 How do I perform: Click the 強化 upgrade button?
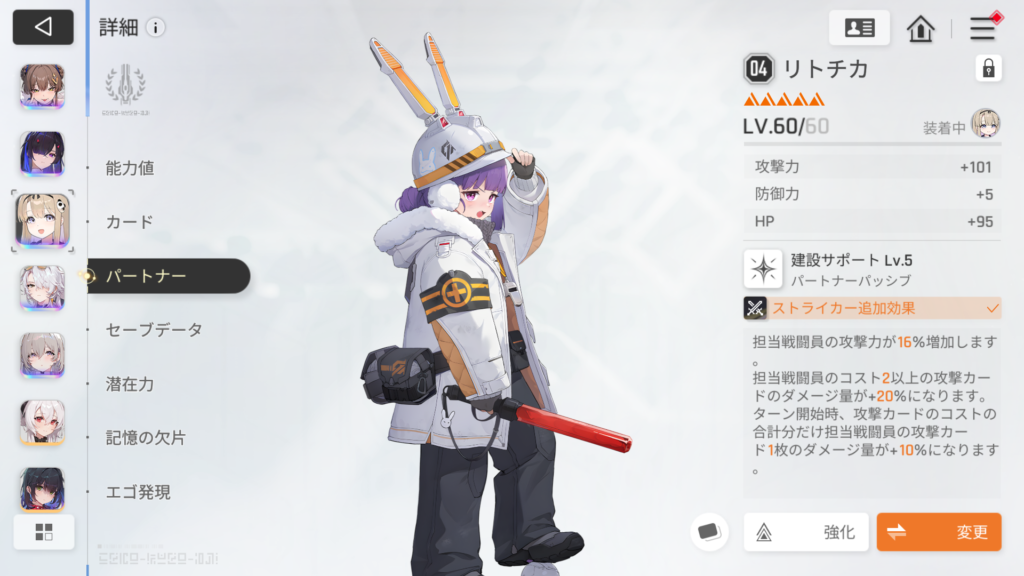pyautogui.click(x=806, y=532)
